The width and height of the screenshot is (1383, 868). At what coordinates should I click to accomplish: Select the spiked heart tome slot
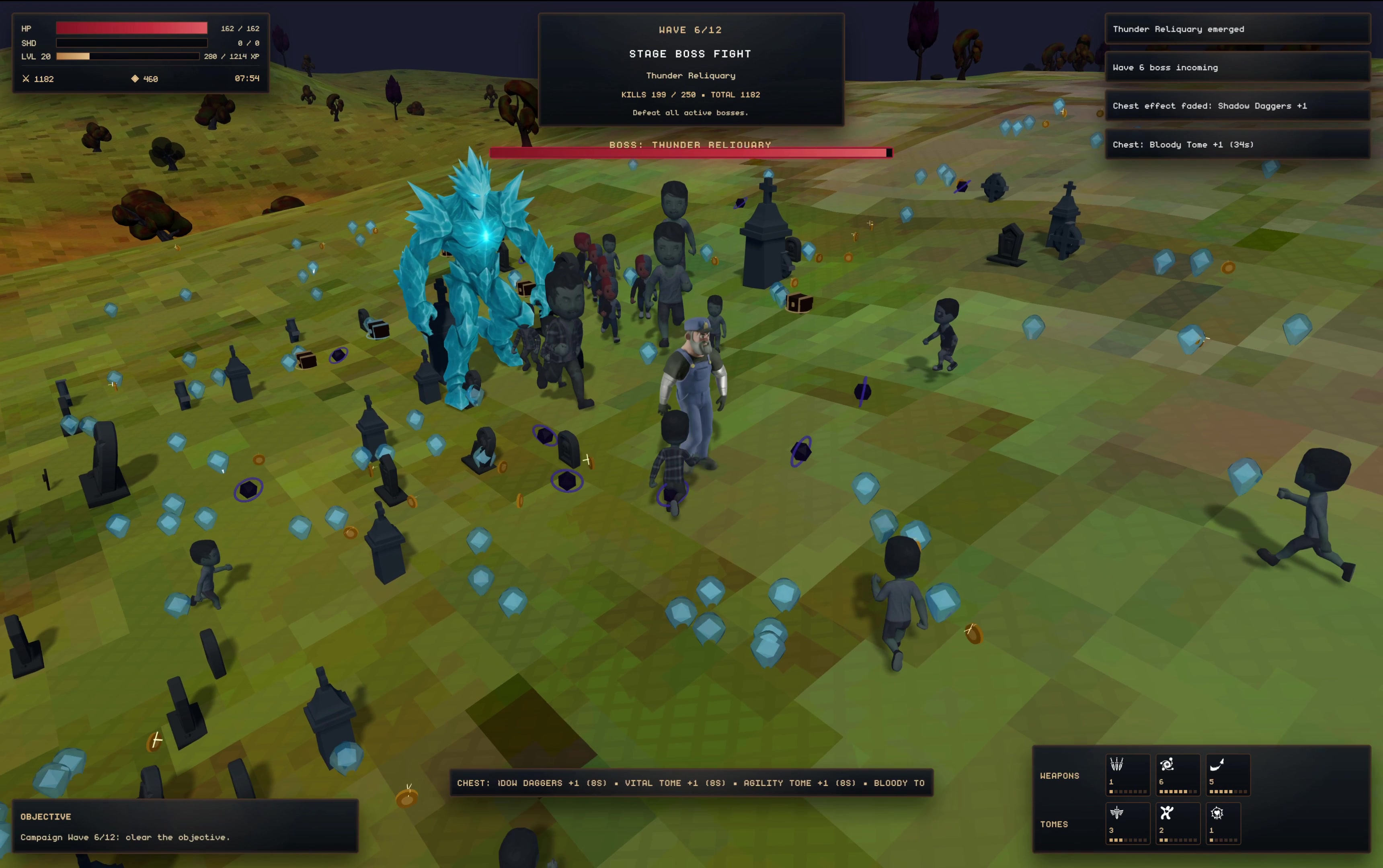click(1223, 823)
